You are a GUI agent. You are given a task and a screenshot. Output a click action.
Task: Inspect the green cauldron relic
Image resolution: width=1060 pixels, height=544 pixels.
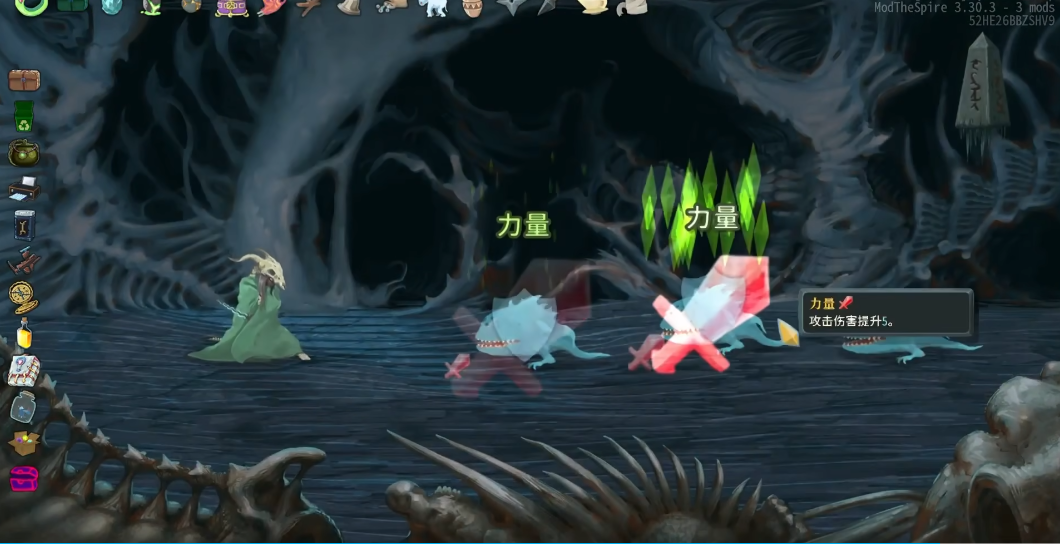coord(23,152)
